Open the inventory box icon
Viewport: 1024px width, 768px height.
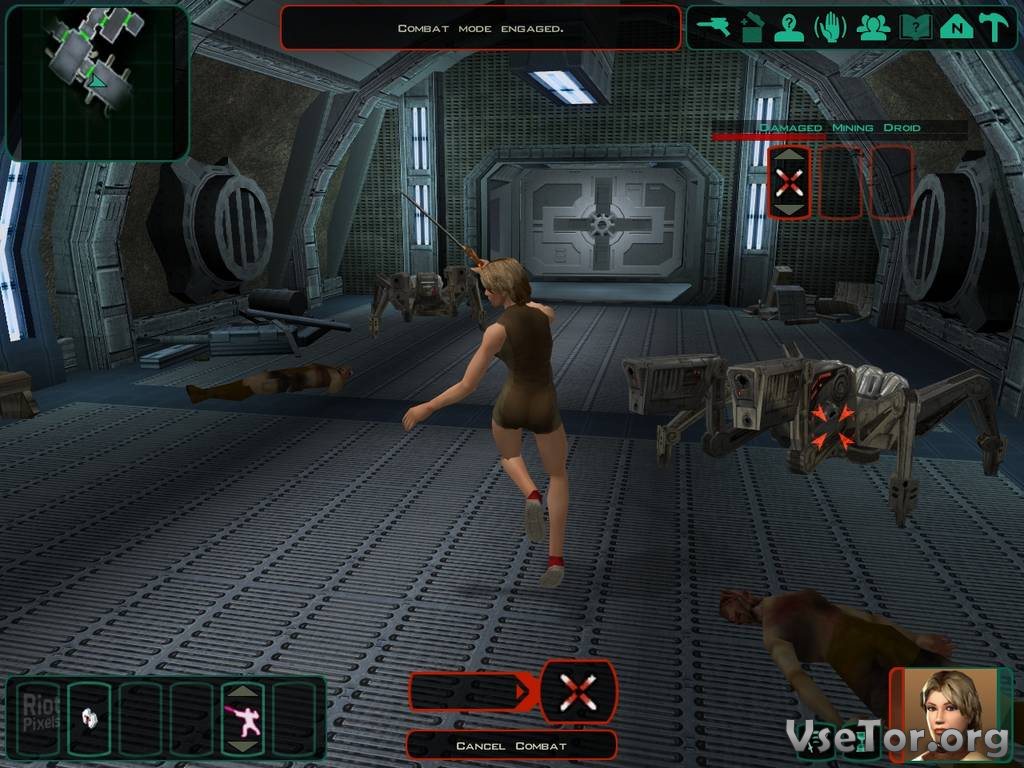pyautogui.click(x=752, y=27)
